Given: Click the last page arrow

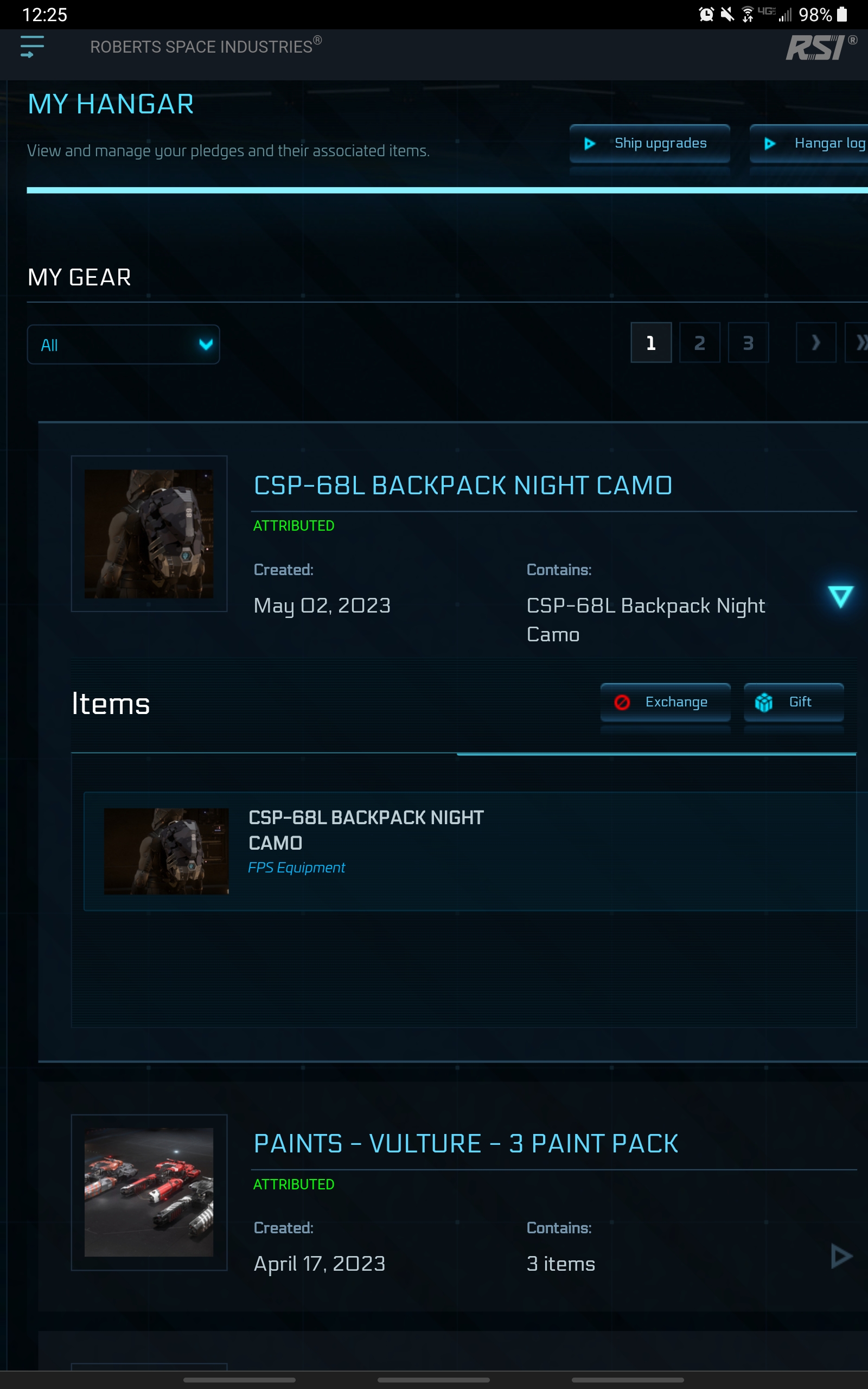Looking at the screenshot, I should (862, 342).
